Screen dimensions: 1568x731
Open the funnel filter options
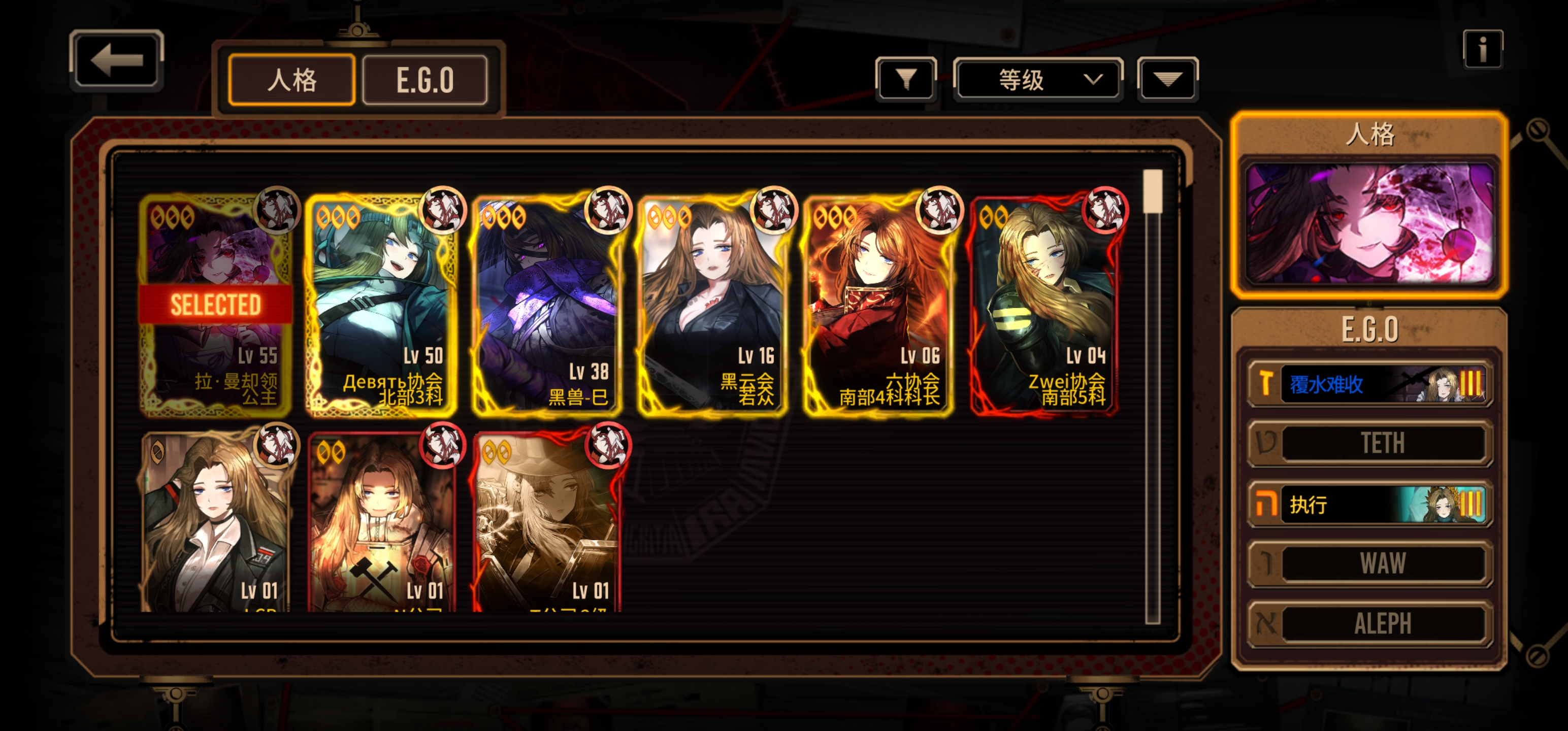[x=906, y=79]
